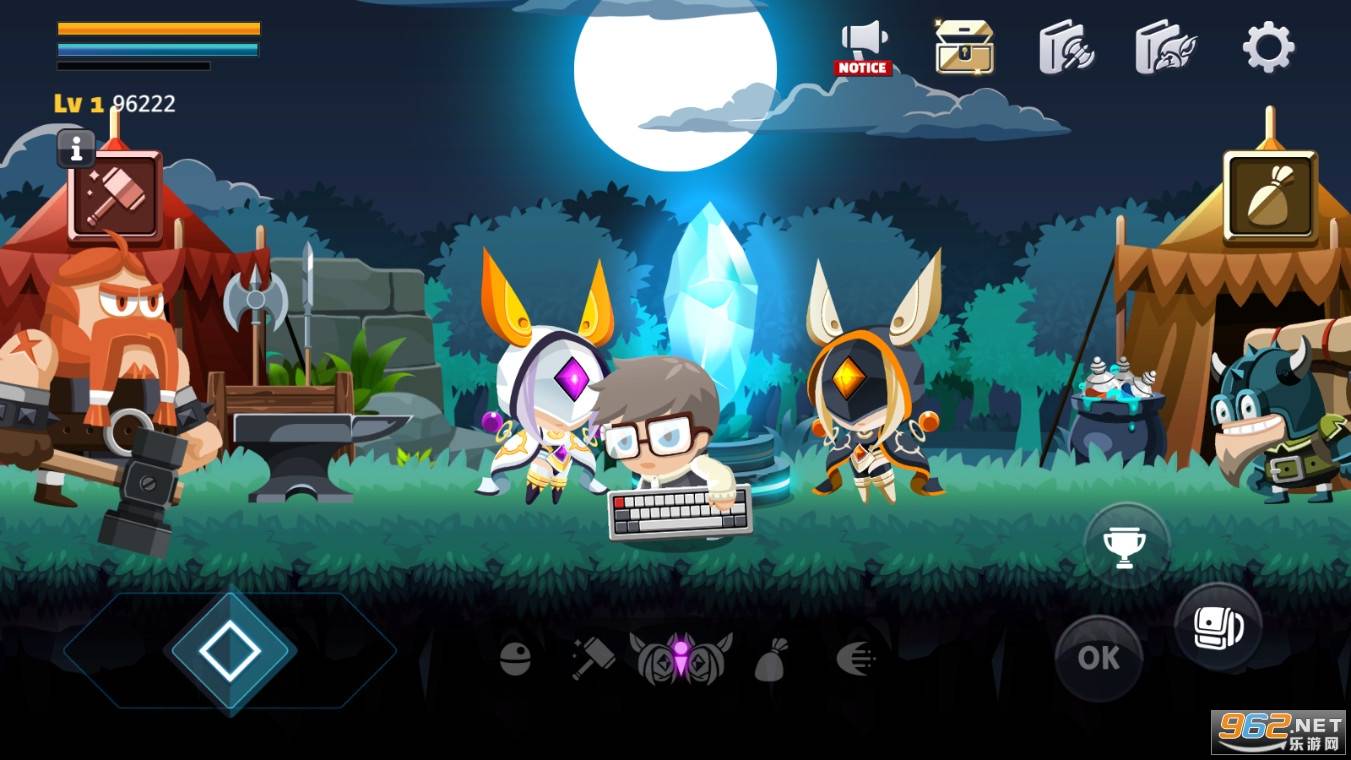Select the dashing comet icon in bottom bar
1351x760 pixels.
856,658
